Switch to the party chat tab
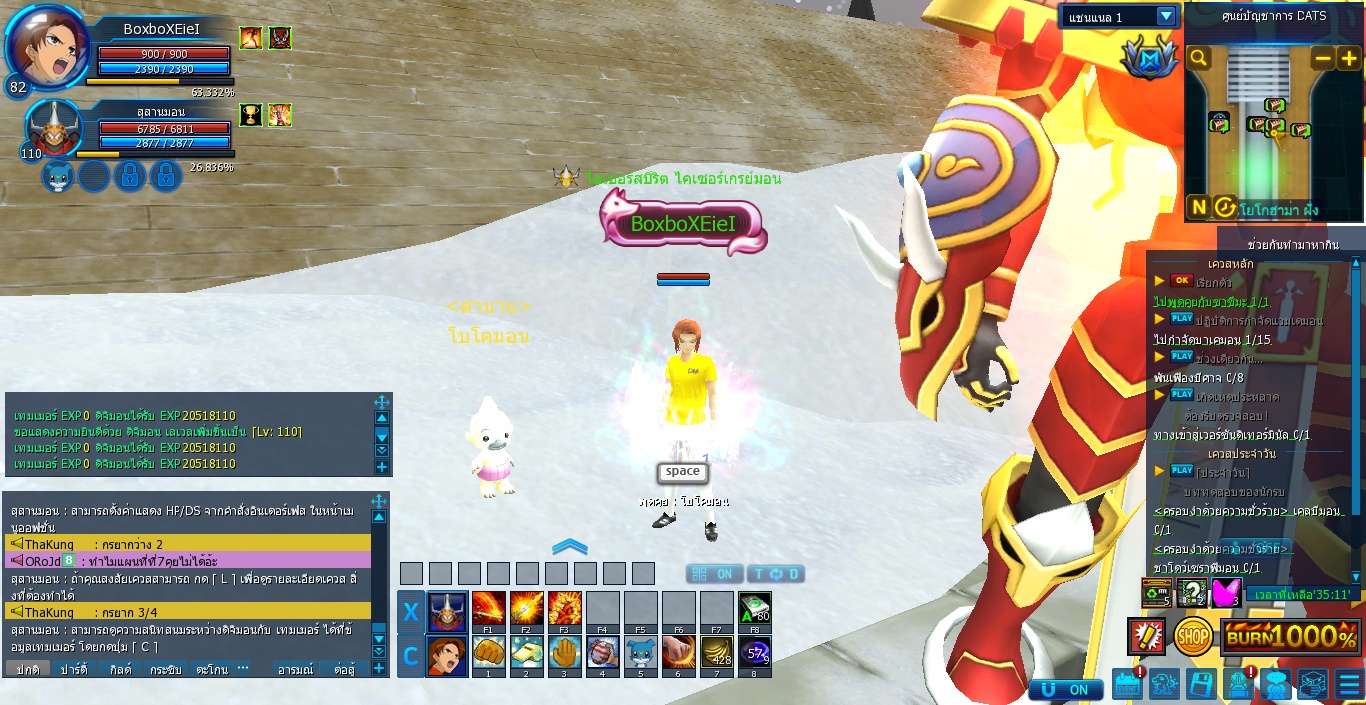 (74, 668)
